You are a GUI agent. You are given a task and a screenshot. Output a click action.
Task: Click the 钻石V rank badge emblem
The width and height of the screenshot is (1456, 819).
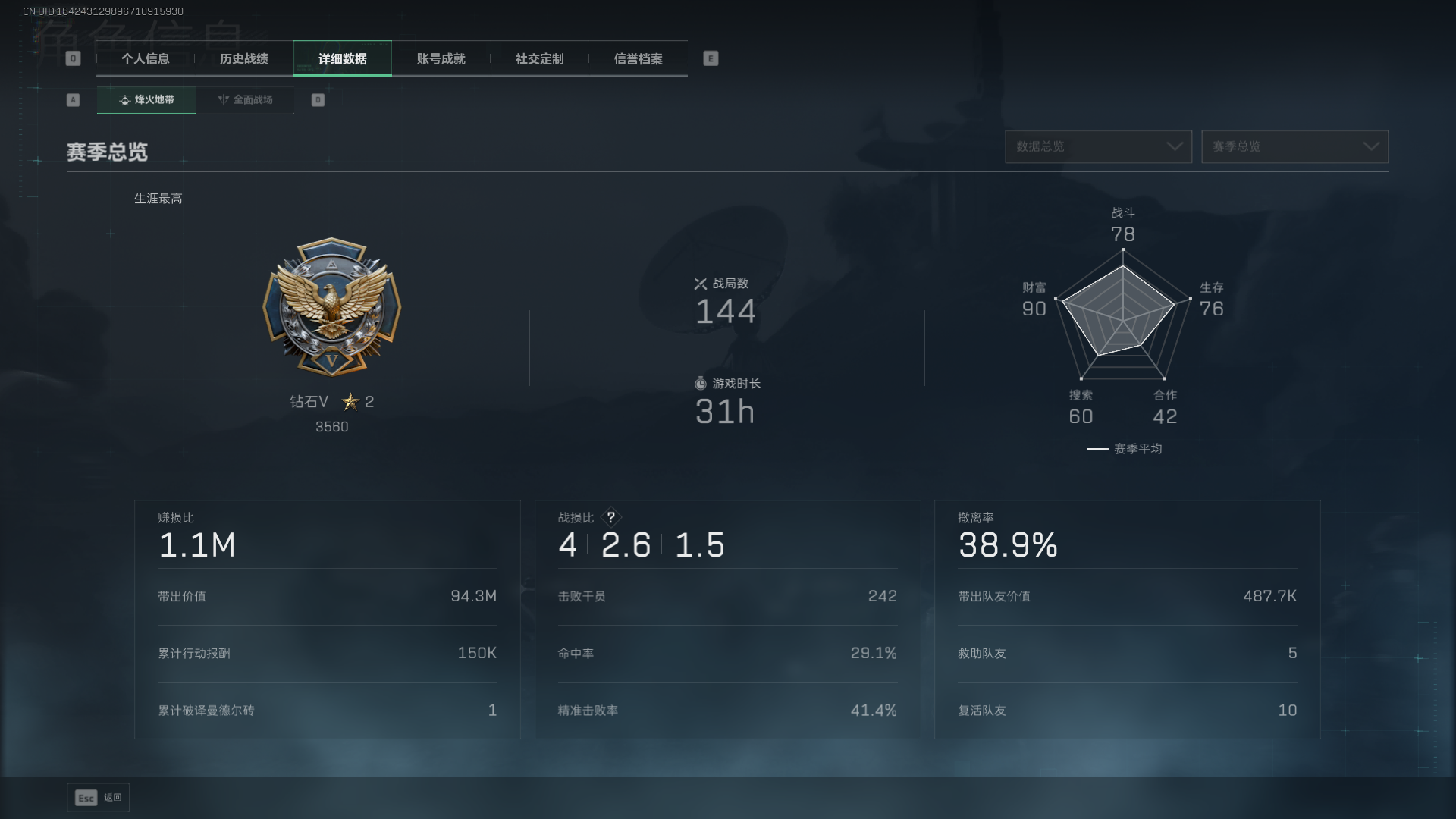point(331,307)
